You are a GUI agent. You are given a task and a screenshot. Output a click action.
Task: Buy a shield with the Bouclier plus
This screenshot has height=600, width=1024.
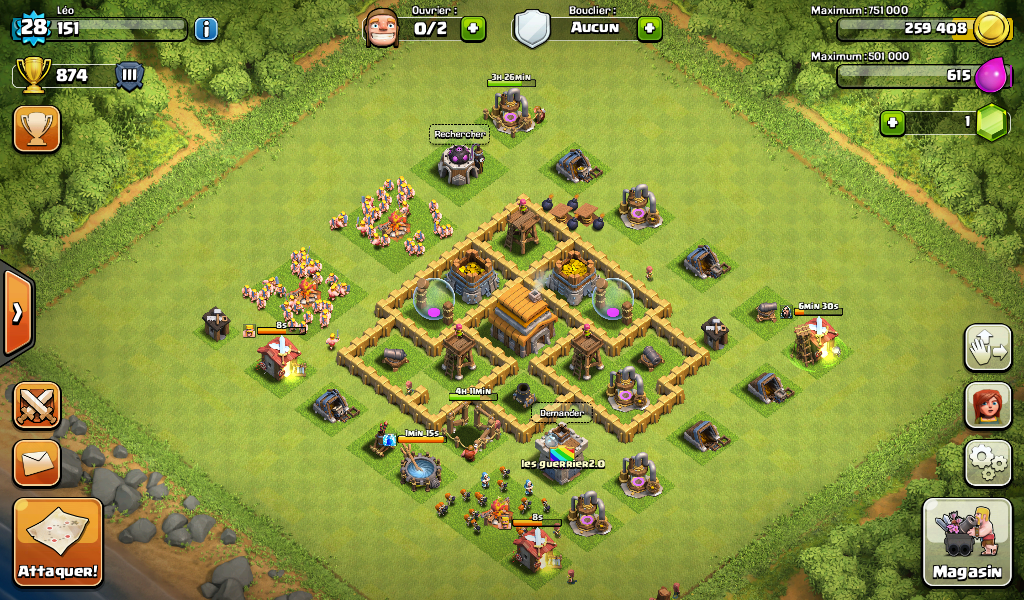pos(649,28)
